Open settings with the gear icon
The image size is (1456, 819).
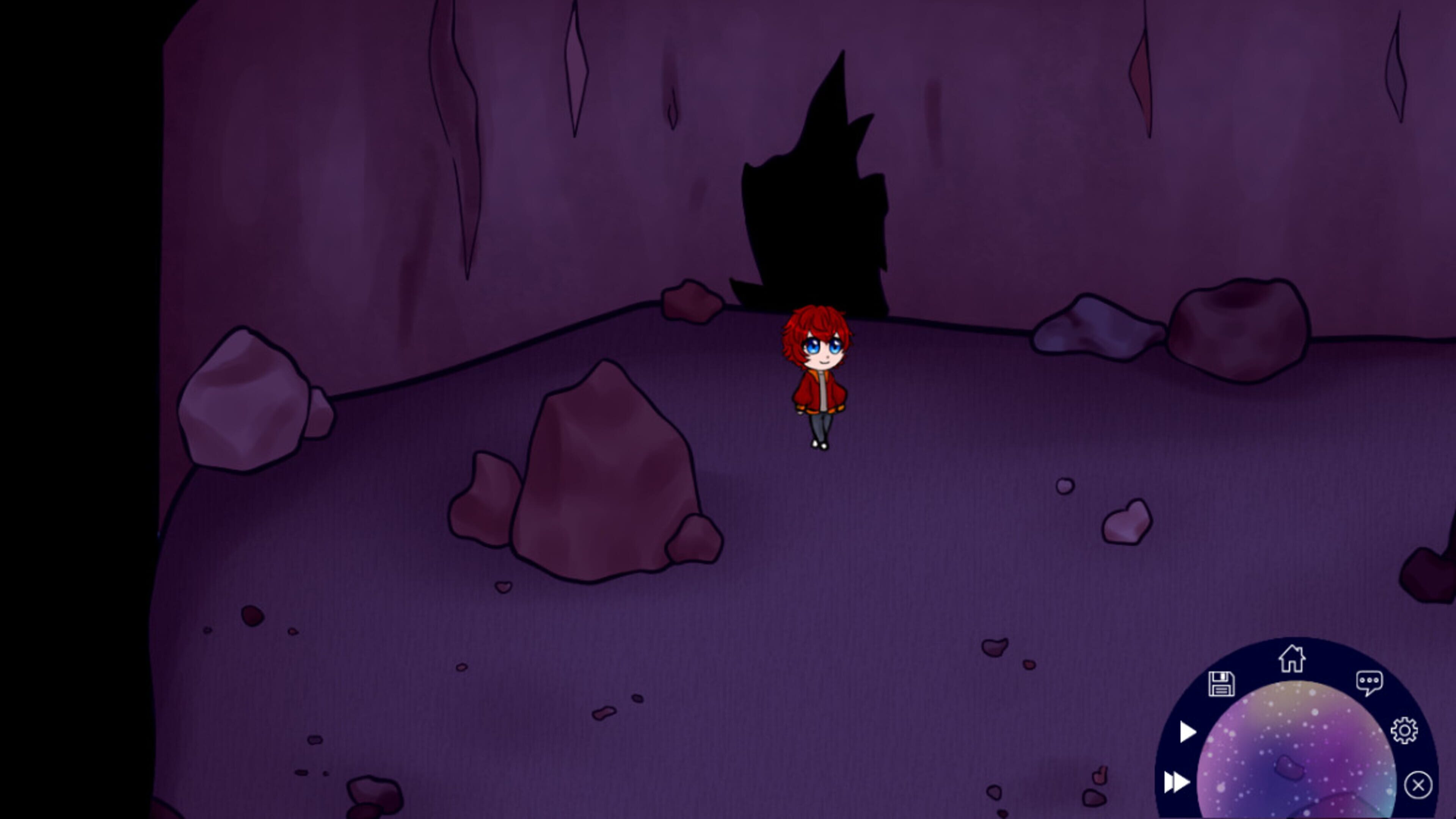pos(1404,731)
